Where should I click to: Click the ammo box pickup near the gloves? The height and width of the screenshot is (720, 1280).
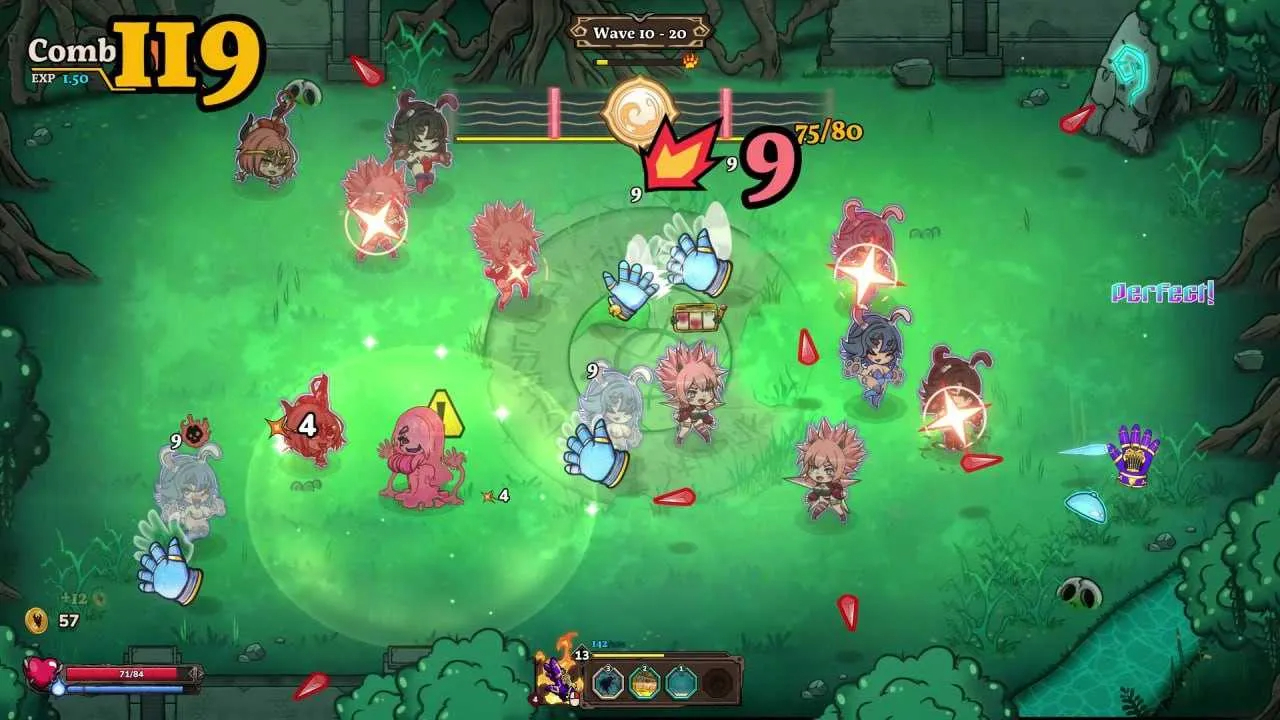pyautogui.click(x=697, y=320)
